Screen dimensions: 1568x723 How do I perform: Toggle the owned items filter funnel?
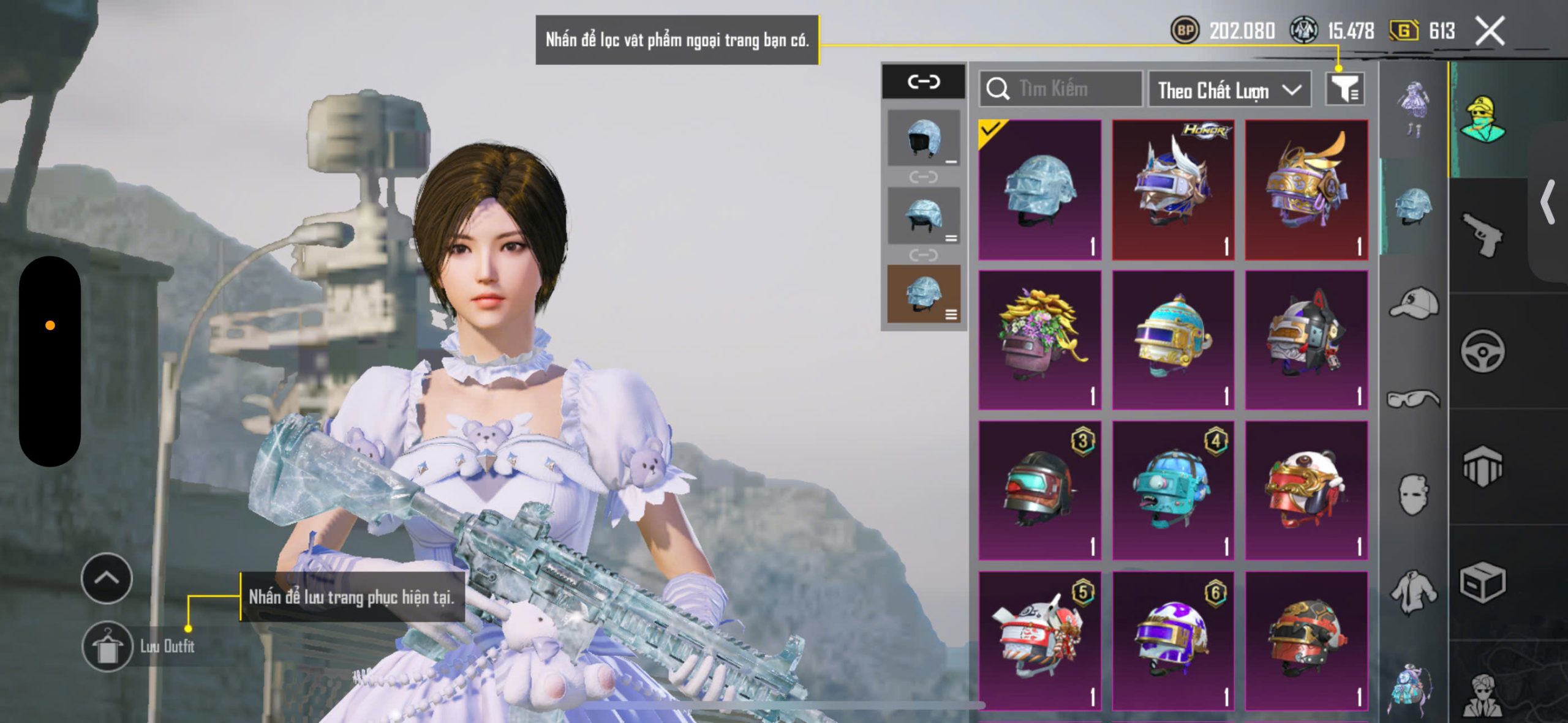click(1345, 90)
